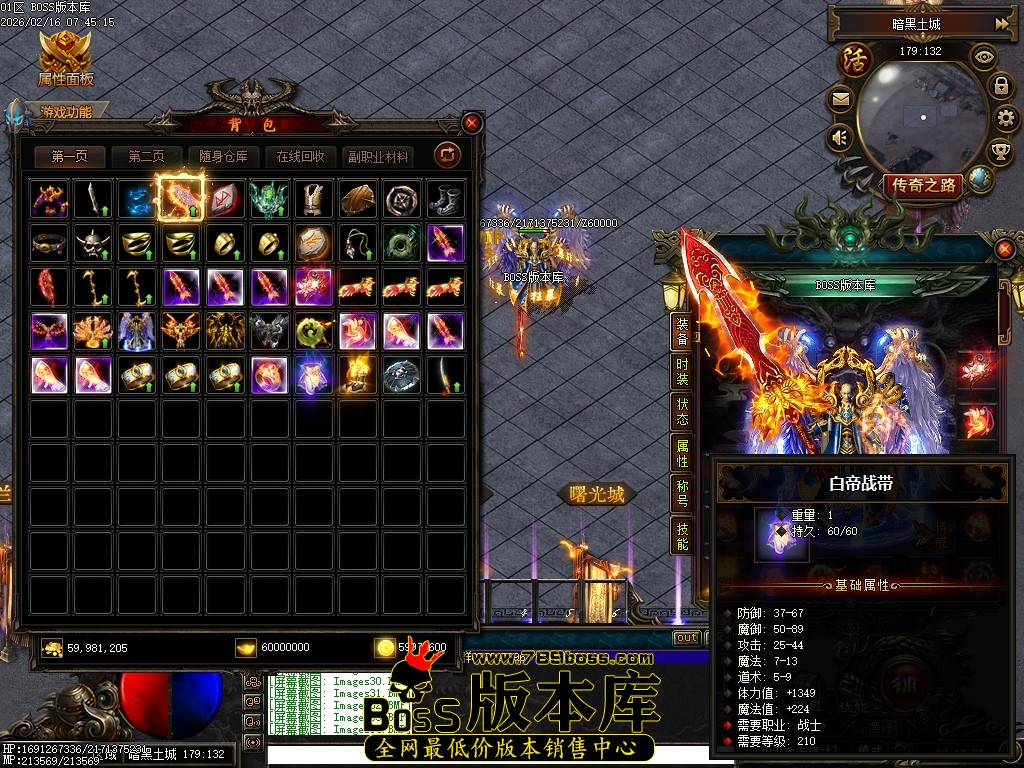Select the horned skull helmet slot
1024x768 pixels.
93,243
